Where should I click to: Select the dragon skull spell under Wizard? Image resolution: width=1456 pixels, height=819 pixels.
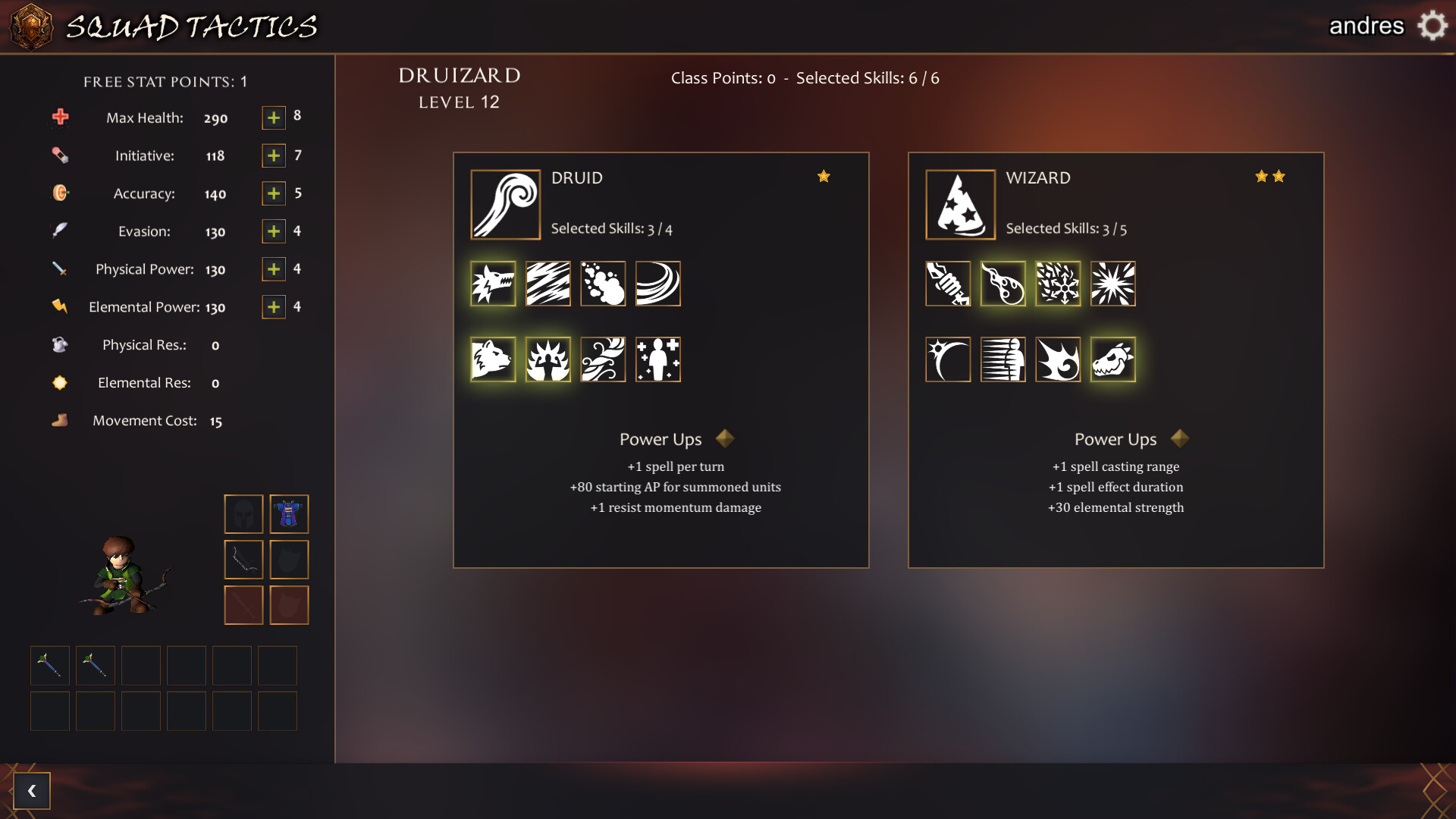[x=1112, y=359]
